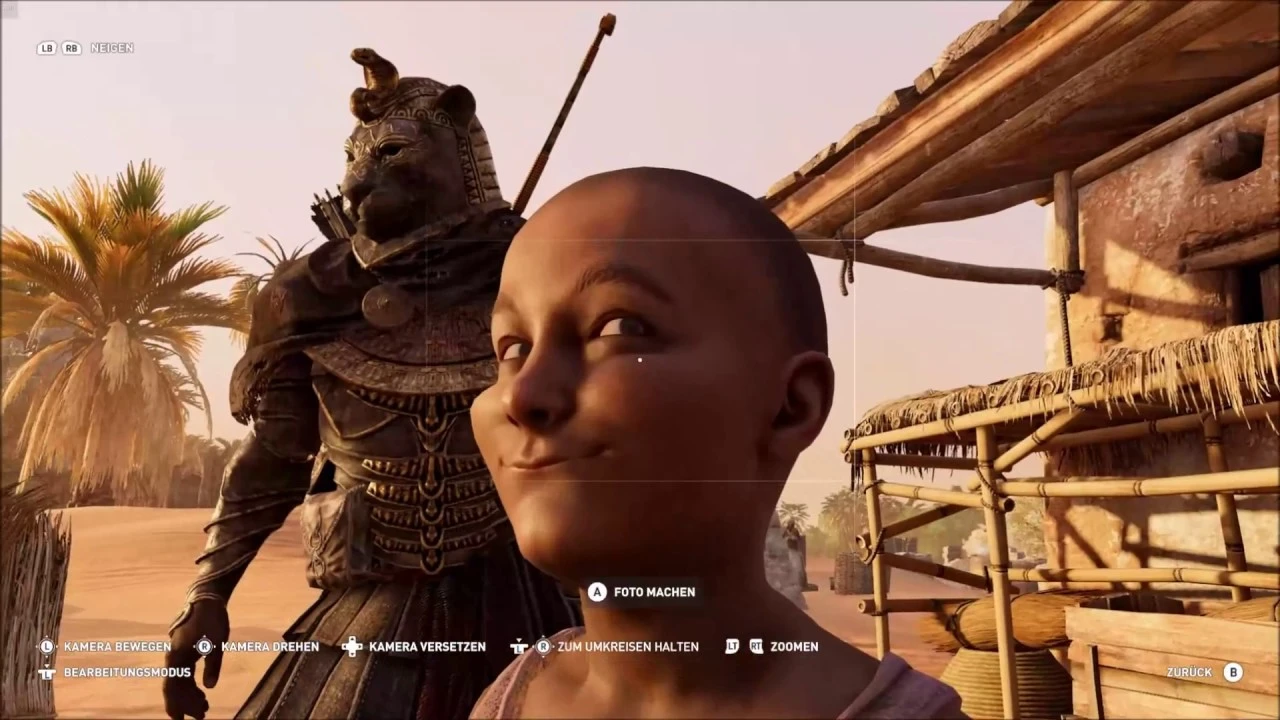
Task: Click the center focus dot of the viewfinder
Action: point(639,359)
